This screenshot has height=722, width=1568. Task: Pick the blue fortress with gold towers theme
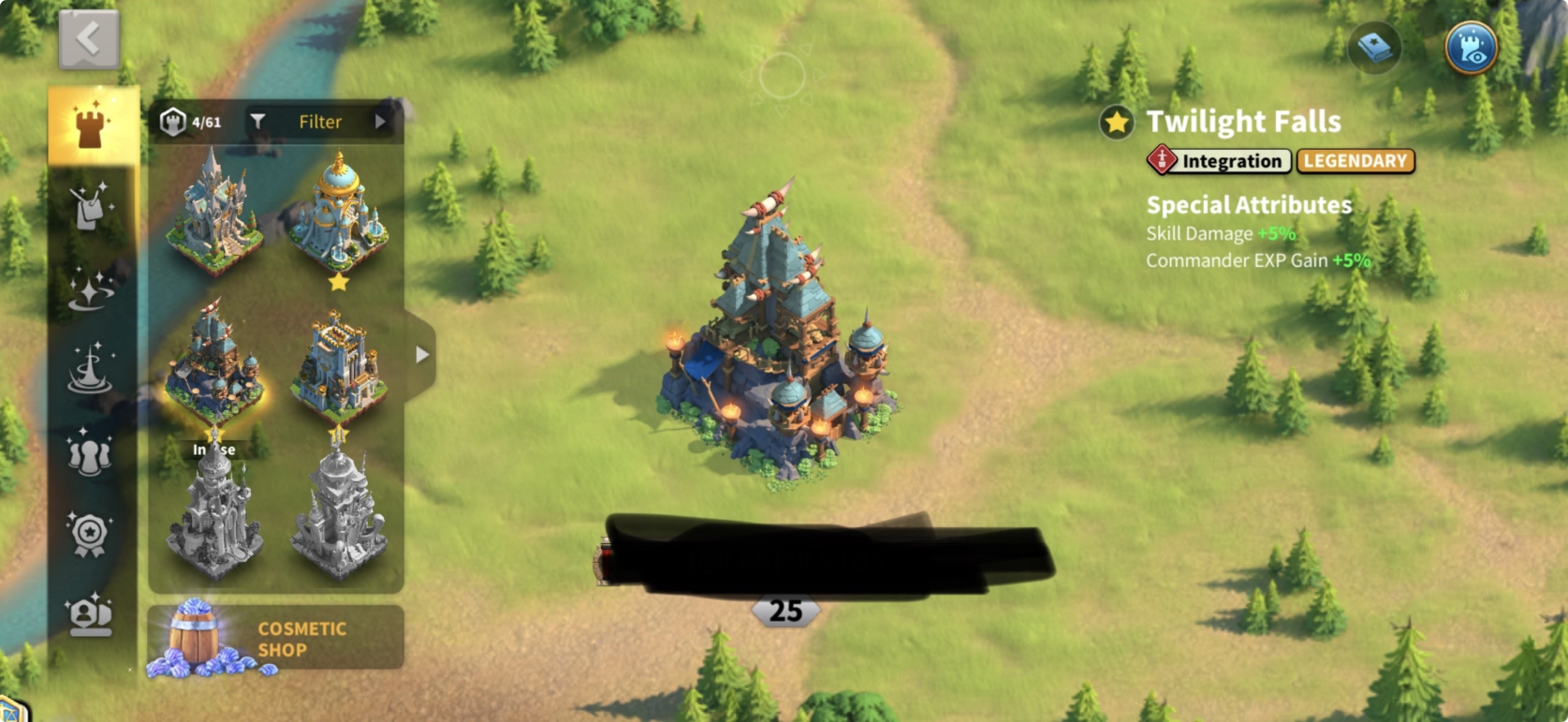(x=338, y=367)
